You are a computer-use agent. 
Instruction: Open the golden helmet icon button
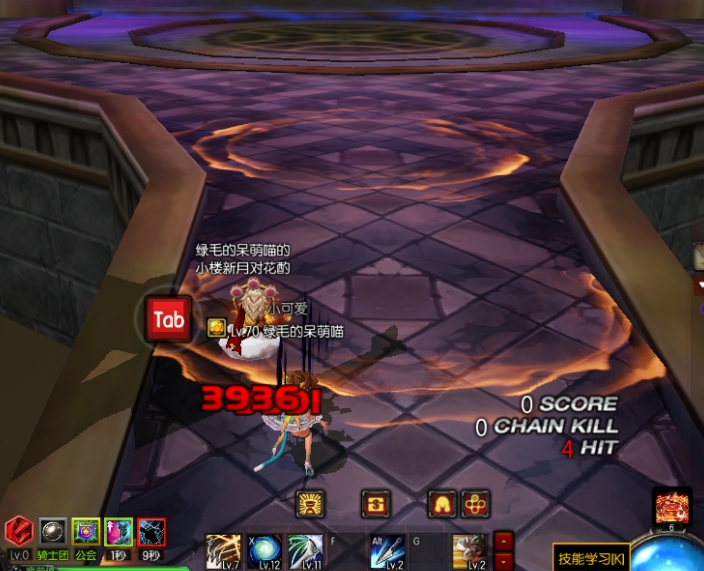click(x=442, y=504)
